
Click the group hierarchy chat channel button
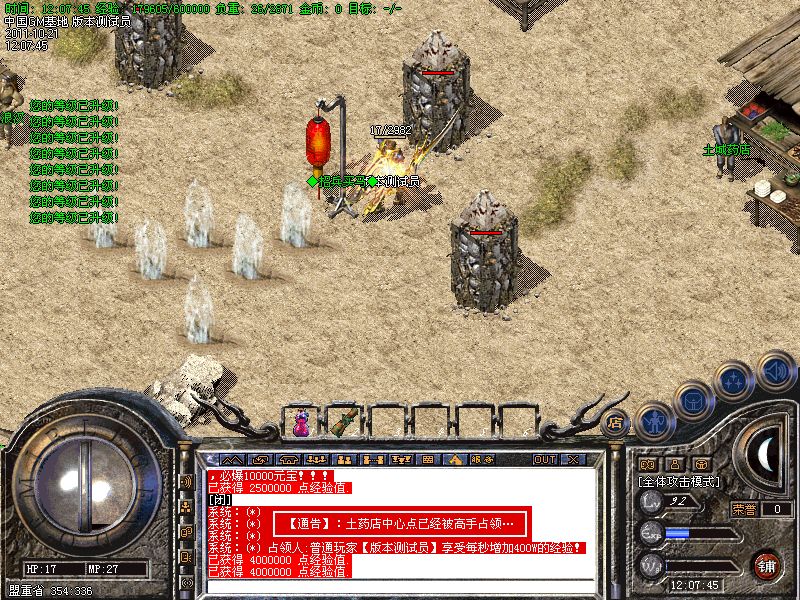(186, 507)
